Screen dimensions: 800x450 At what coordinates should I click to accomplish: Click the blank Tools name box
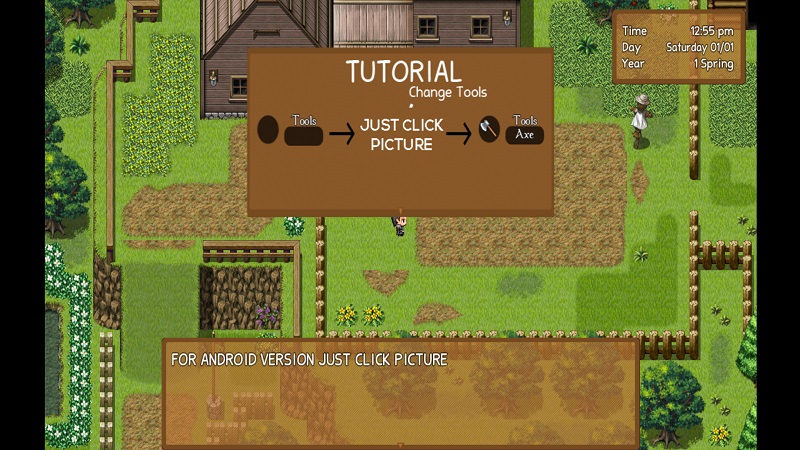(304, 136)
